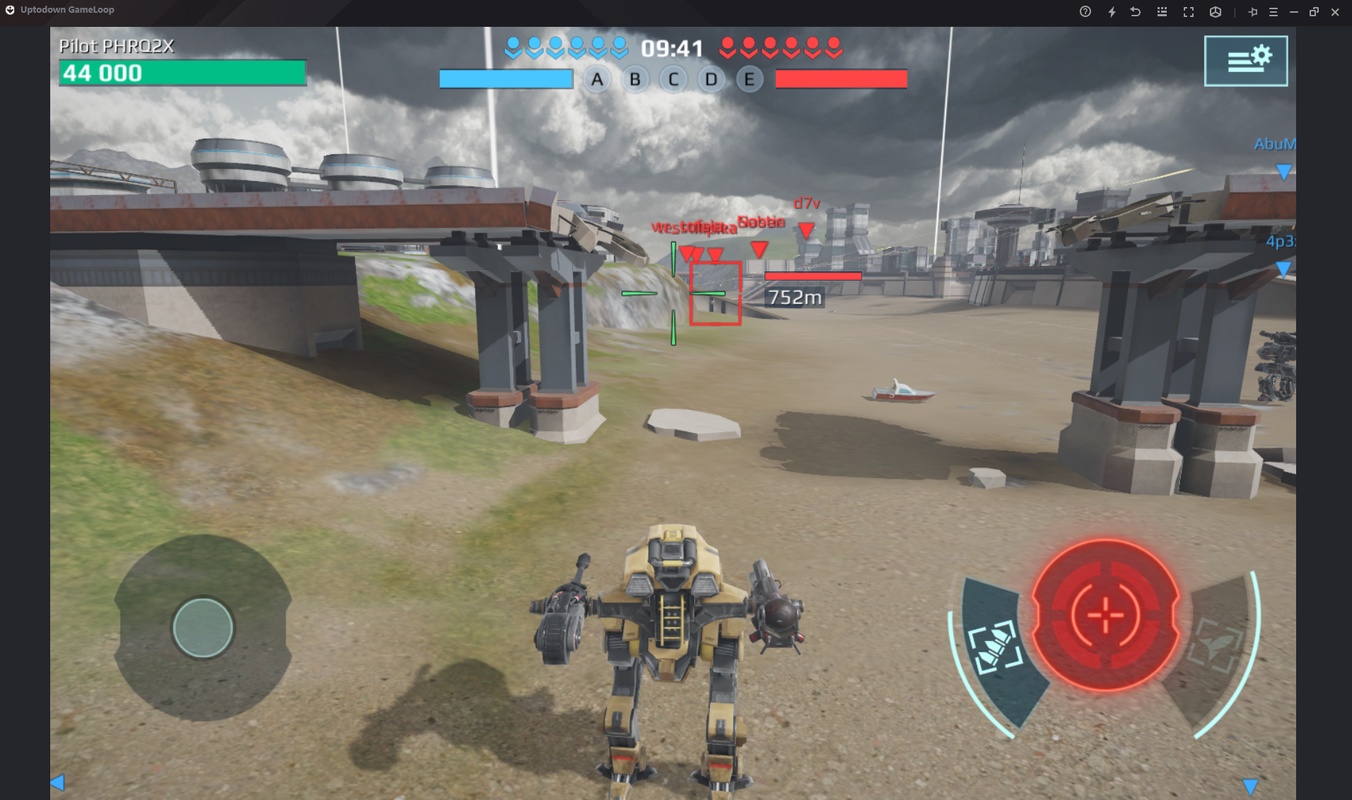Toggle fullscreen mode in the emulator title bar

(x=1188, y=12)
